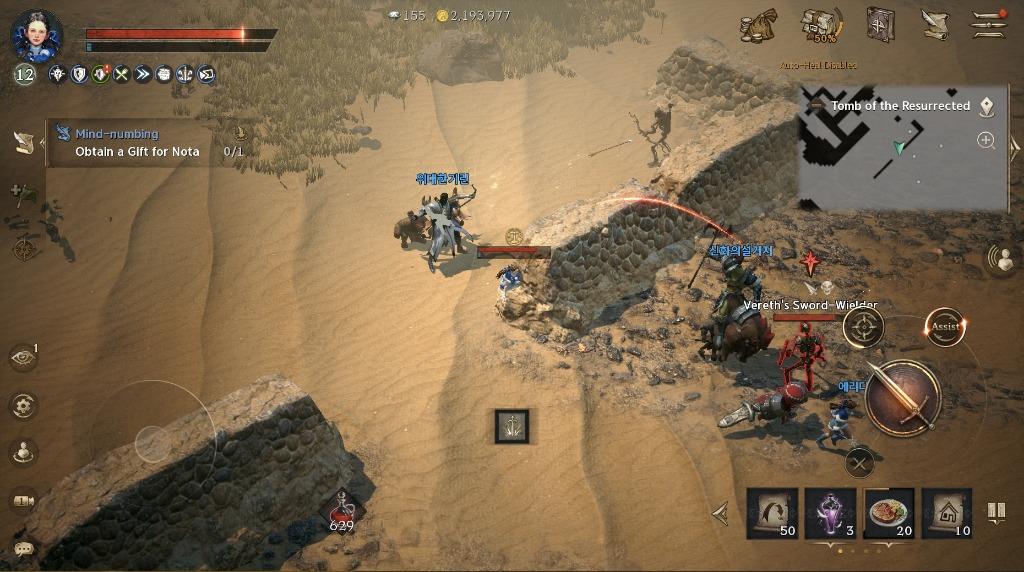Open the main menu with red dot
1024x572 pixels.
(x=990, y=25)
